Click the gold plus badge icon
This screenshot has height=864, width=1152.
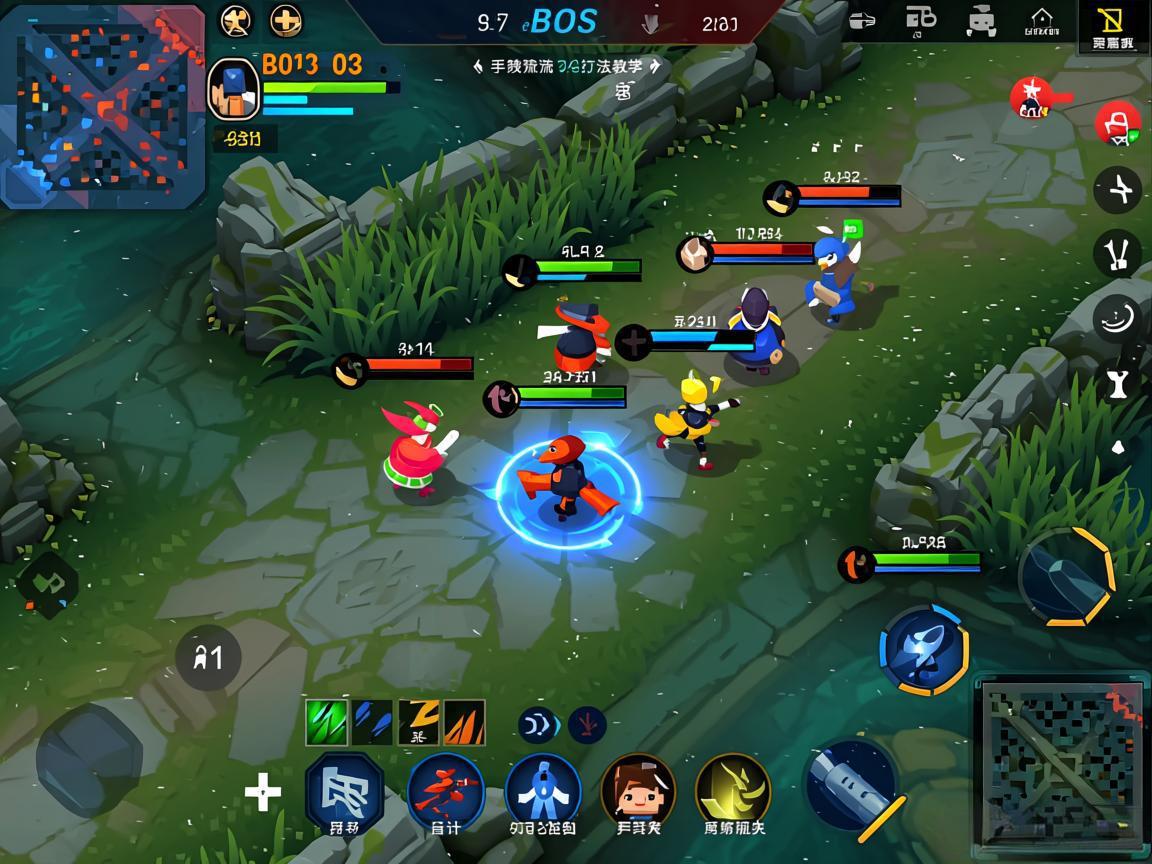286,20
